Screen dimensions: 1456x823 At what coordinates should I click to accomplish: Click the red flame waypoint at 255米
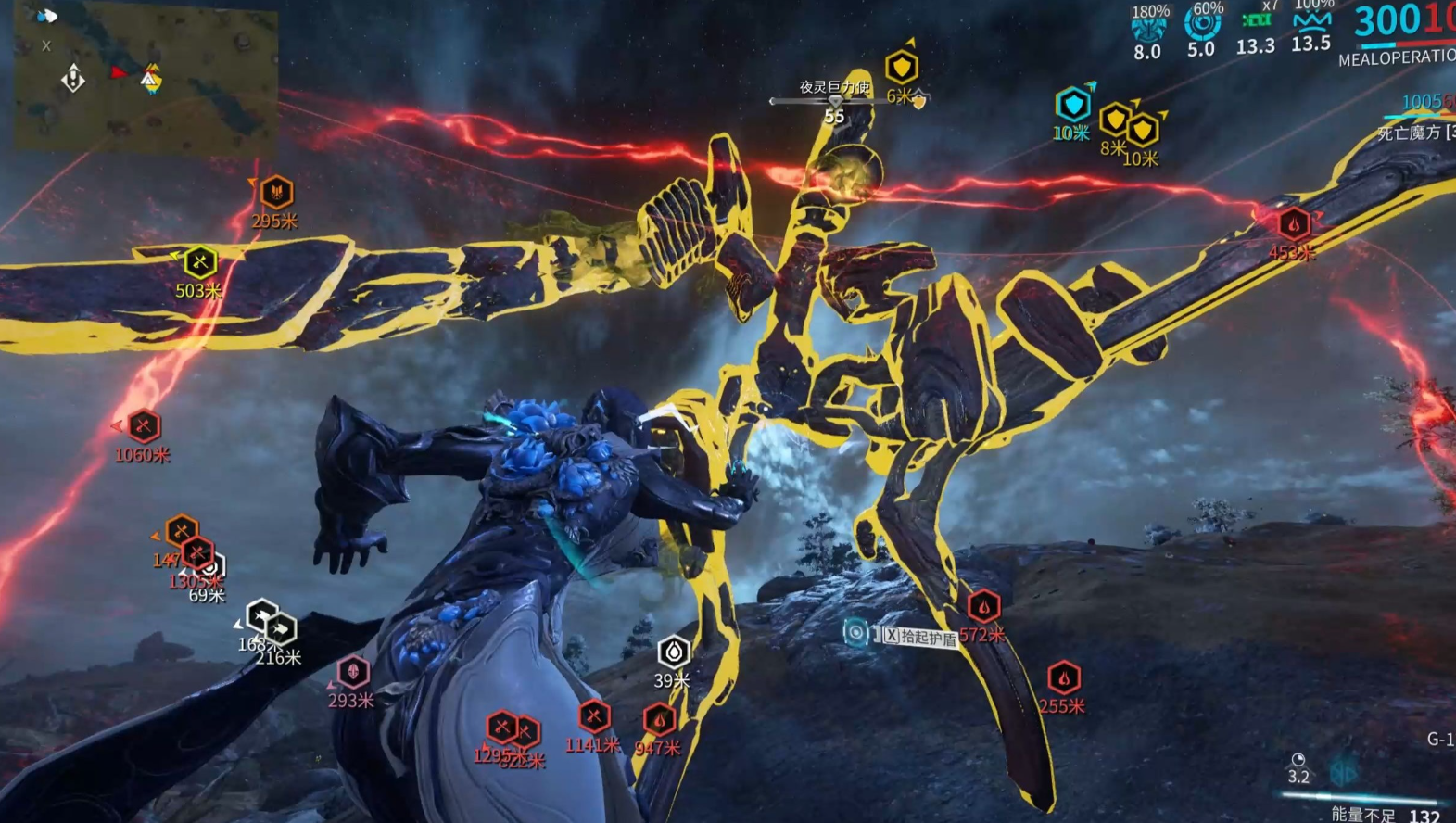point(1064,677)
